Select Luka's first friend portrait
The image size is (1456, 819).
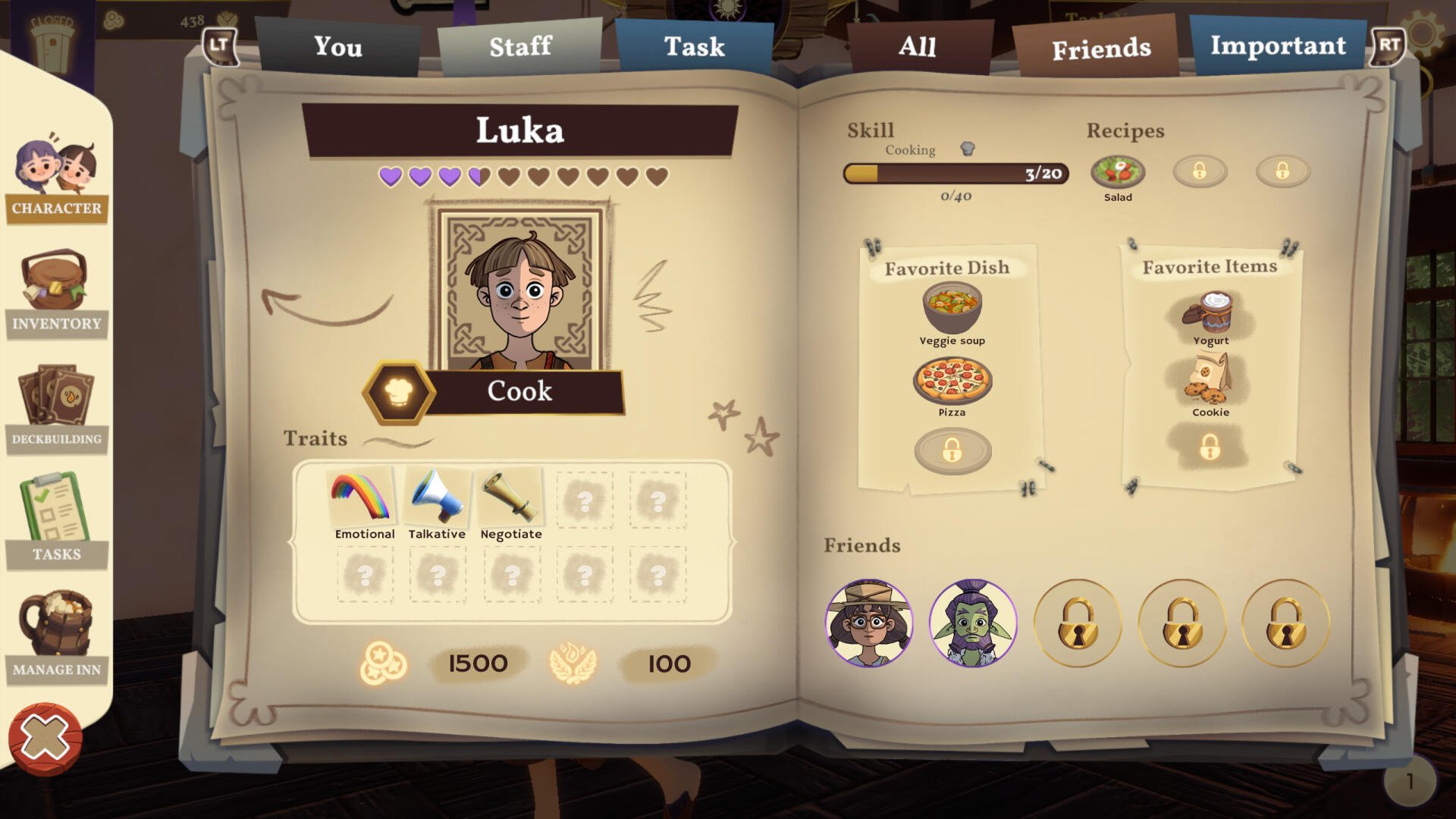pyautogui.click(x=871, y=622)
